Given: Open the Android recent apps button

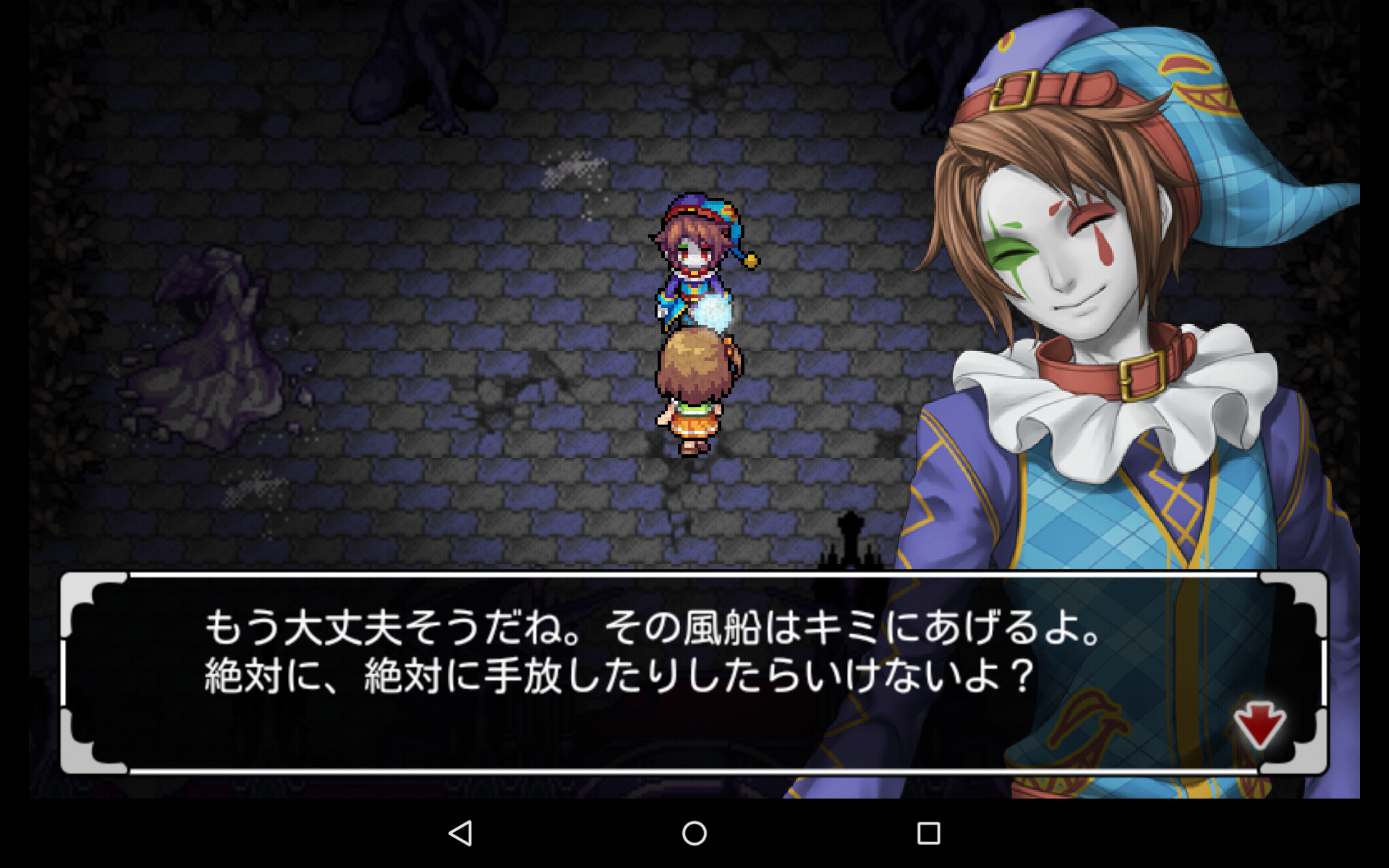Looking at the screenshot, I should (928, 833).
